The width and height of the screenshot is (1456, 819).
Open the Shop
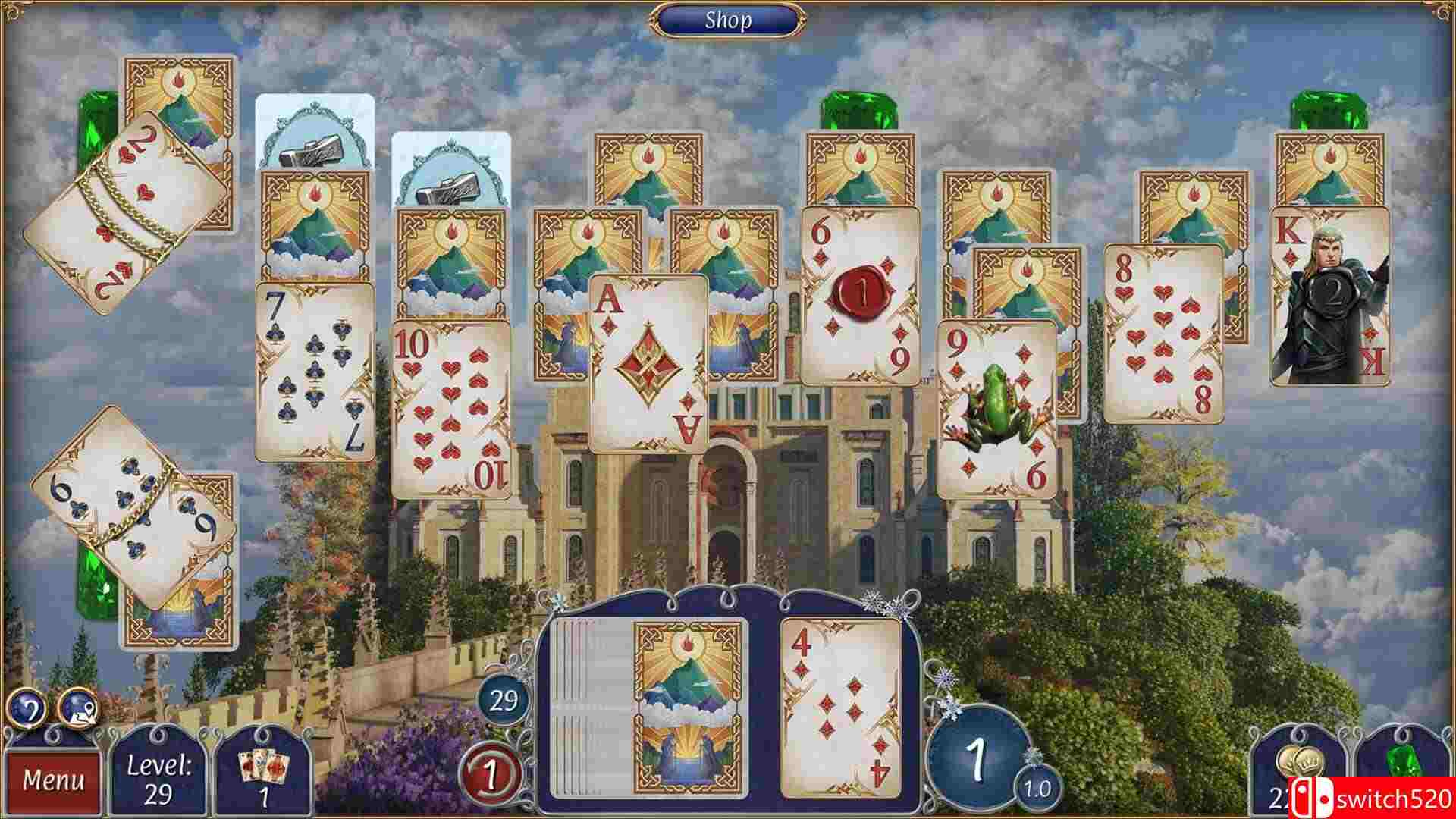[728, 20]
